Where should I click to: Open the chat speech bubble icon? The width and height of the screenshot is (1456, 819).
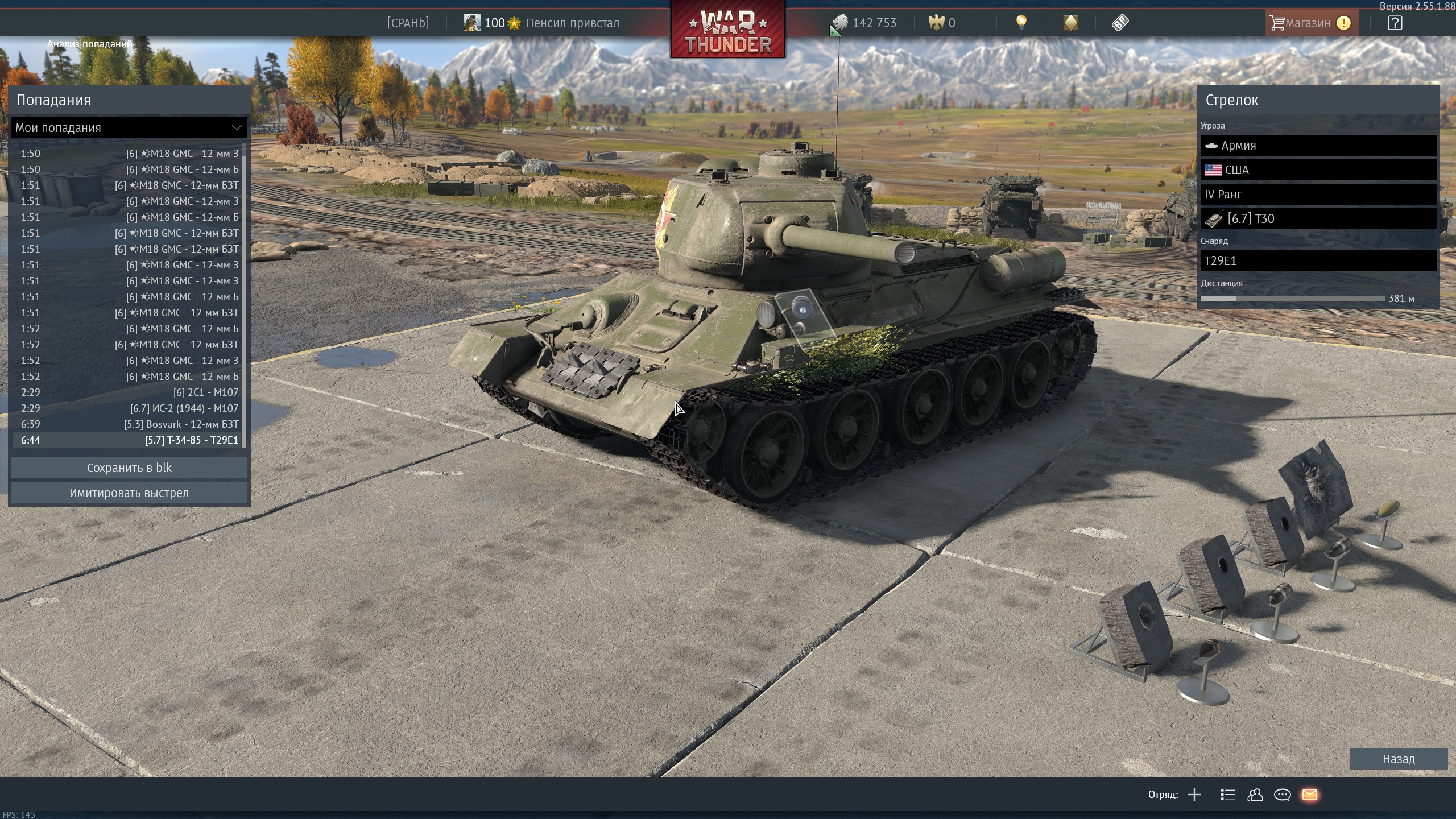[1282, 795]
